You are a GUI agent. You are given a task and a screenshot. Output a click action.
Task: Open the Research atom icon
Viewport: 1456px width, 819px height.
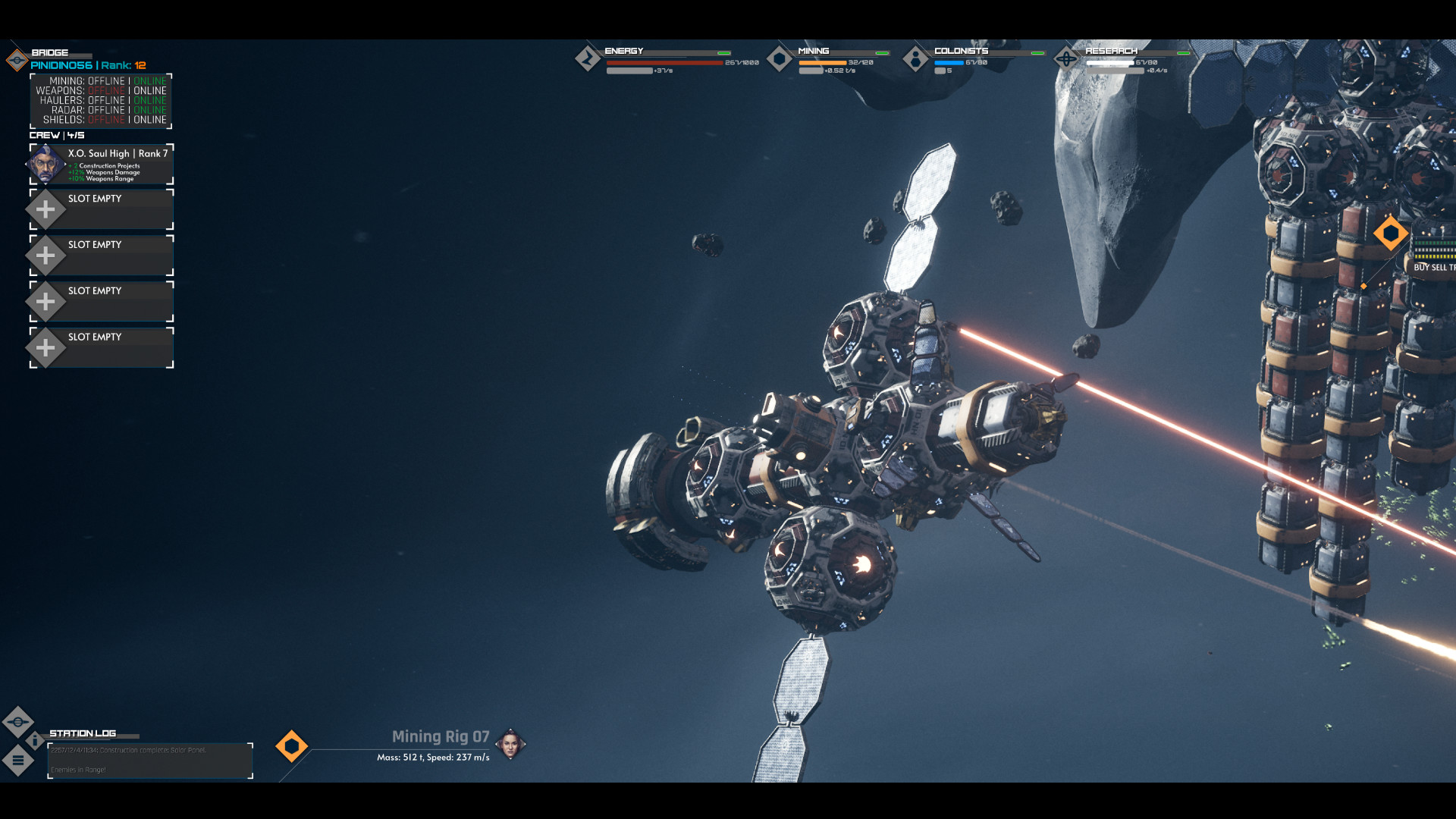(x=1066, y=59)
